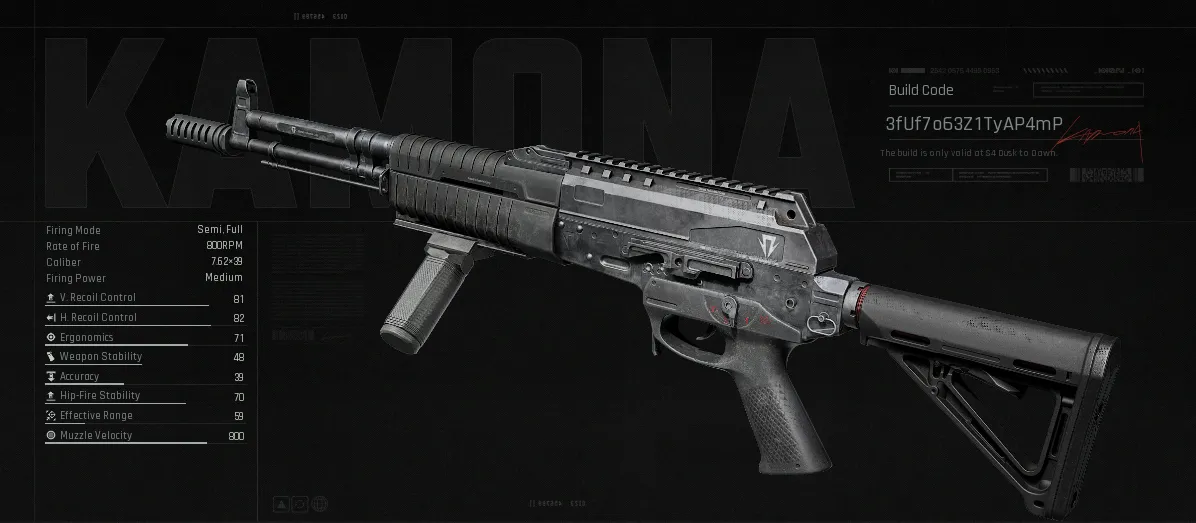This screenshot has width=1196, height=523.
Task: Select the build code 3fUf7o63Z1TyAP4mP
Action: 973,124
